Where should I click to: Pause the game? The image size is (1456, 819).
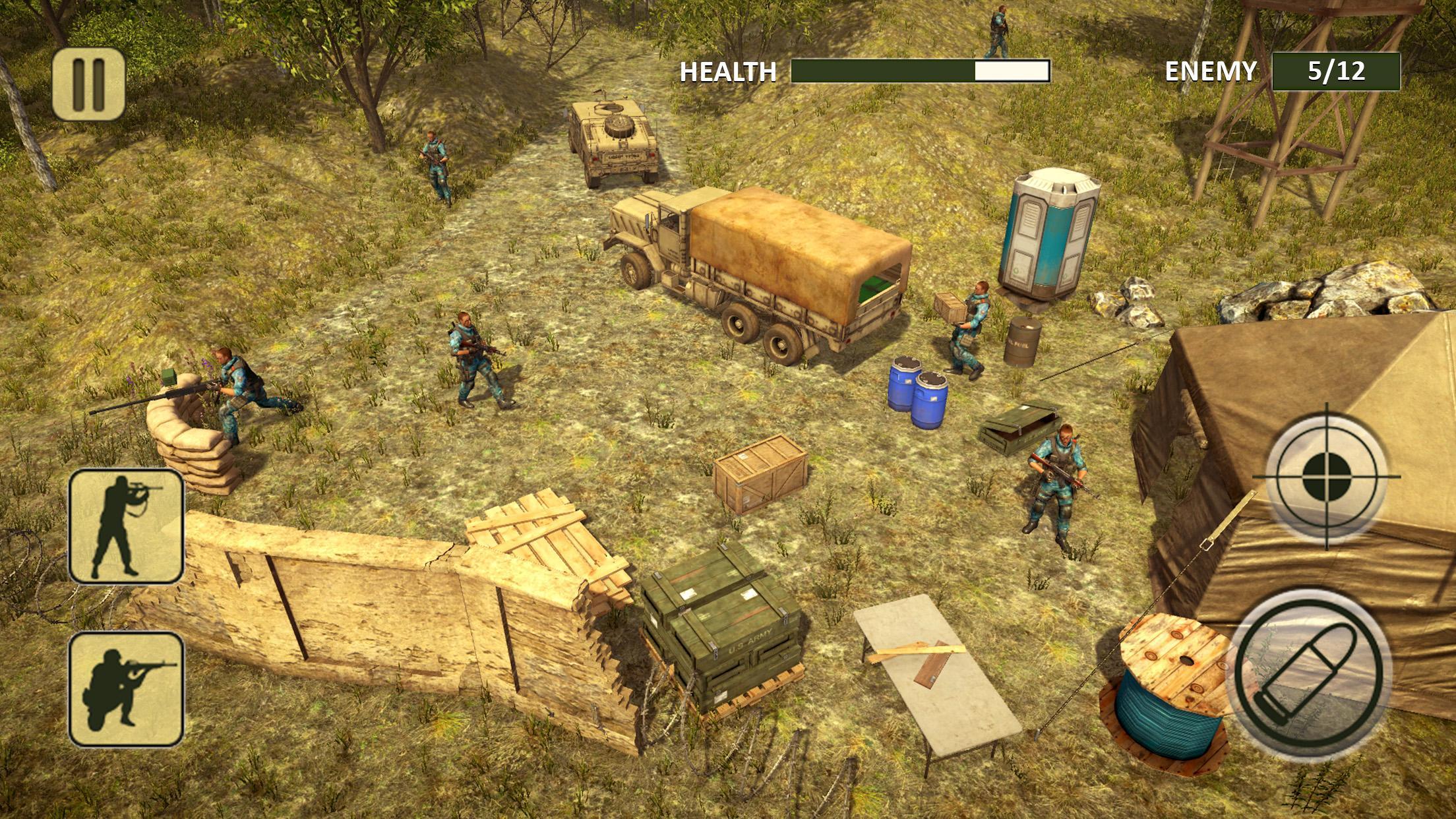point(88,84)
